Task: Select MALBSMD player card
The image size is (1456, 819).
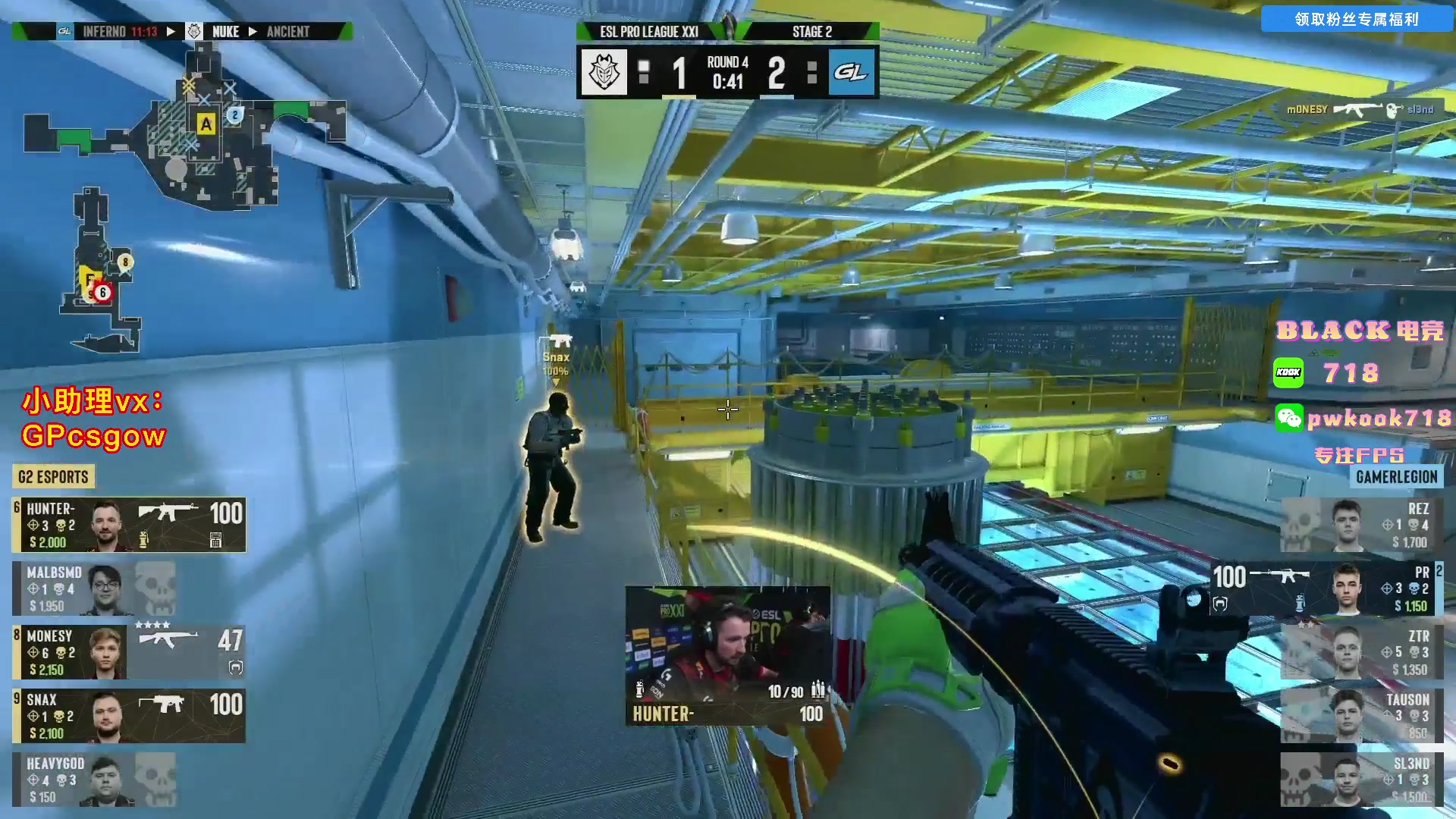Action: coord(94,588)
